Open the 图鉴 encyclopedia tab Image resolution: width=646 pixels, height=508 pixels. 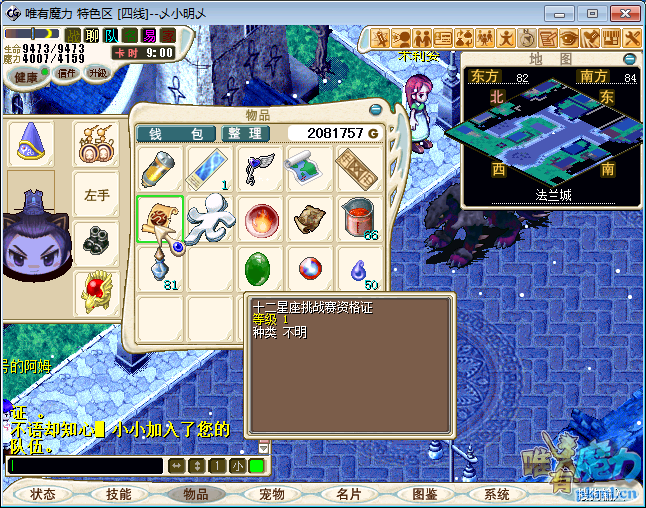(424, 494)
